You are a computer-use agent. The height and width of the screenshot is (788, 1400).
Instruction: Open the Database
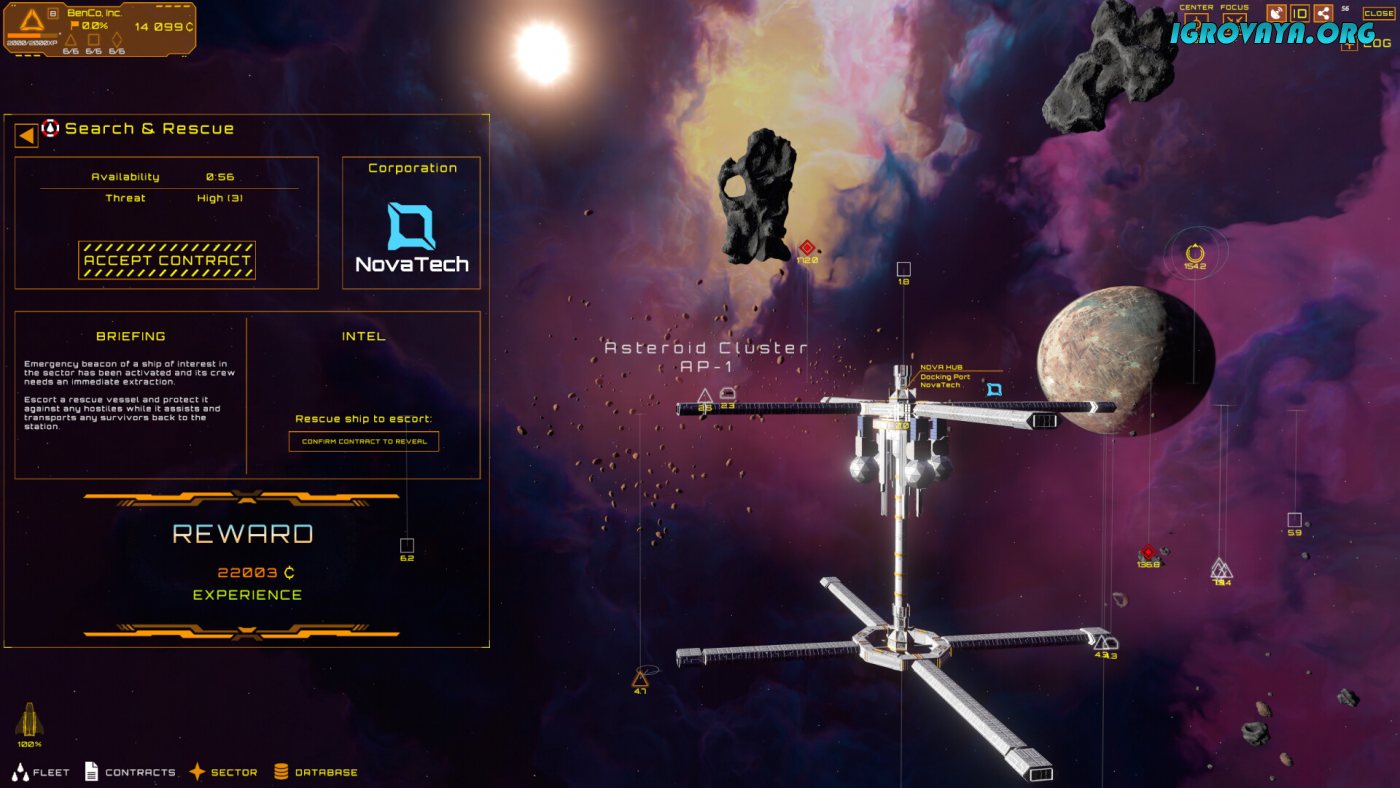315,772
